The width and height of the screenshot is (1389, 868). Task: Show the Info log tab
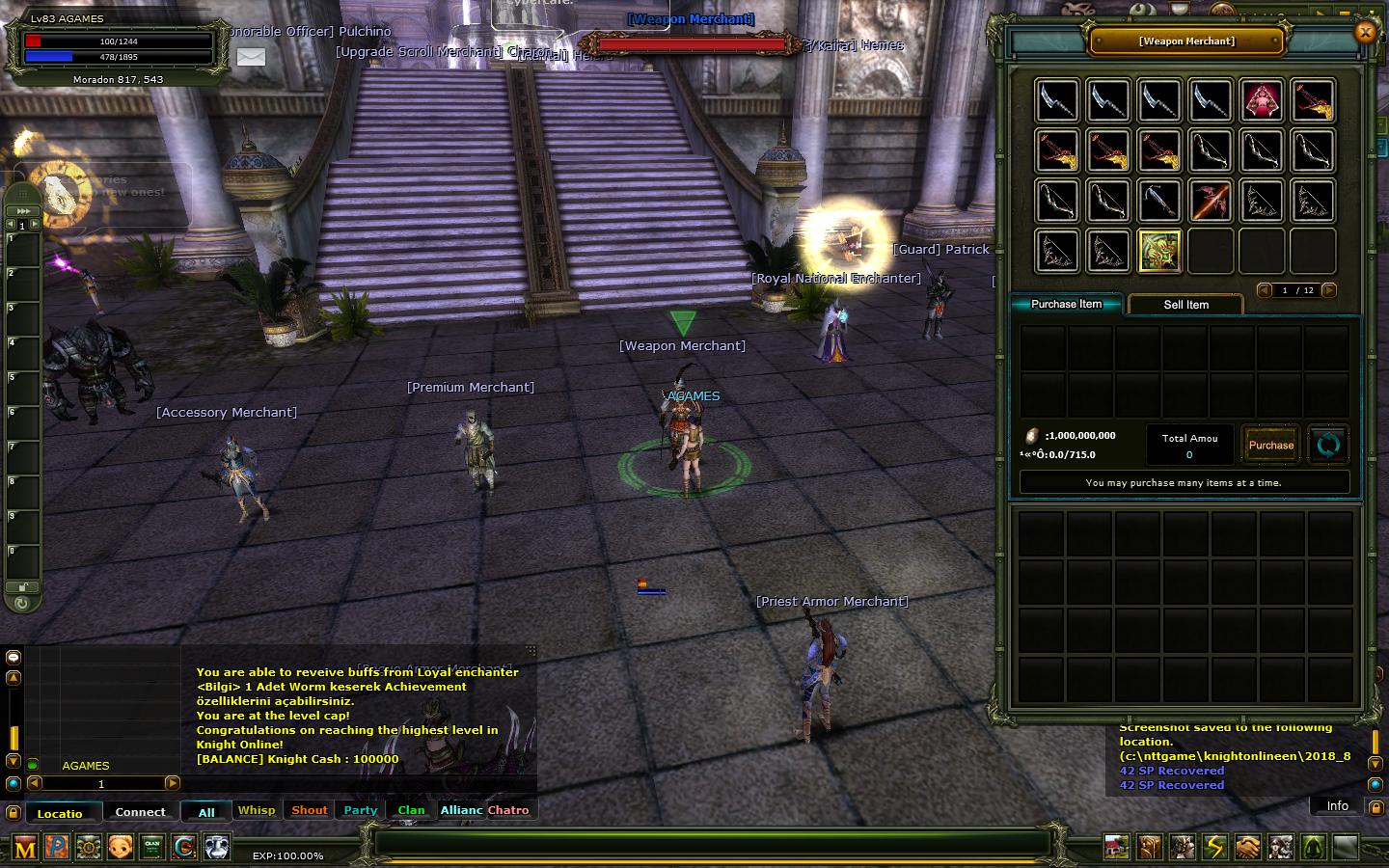(1337, 806)
